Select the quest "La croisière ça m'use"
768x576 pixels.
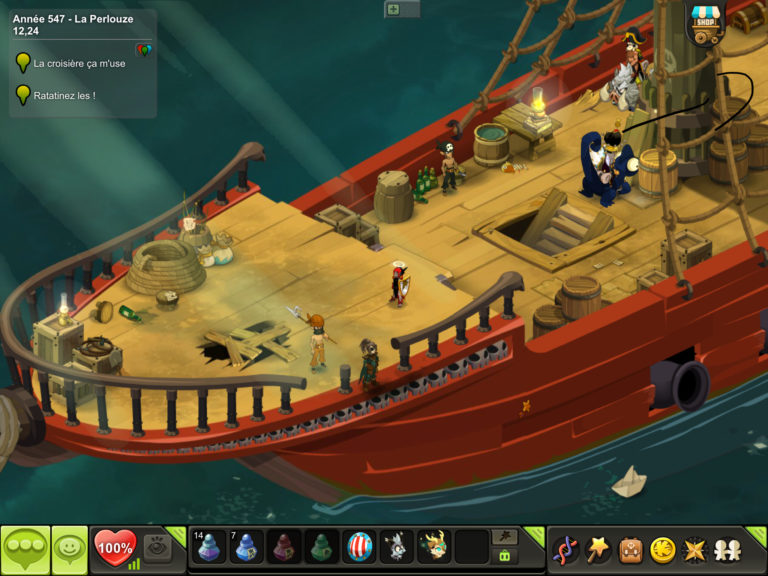click(79, 63)
